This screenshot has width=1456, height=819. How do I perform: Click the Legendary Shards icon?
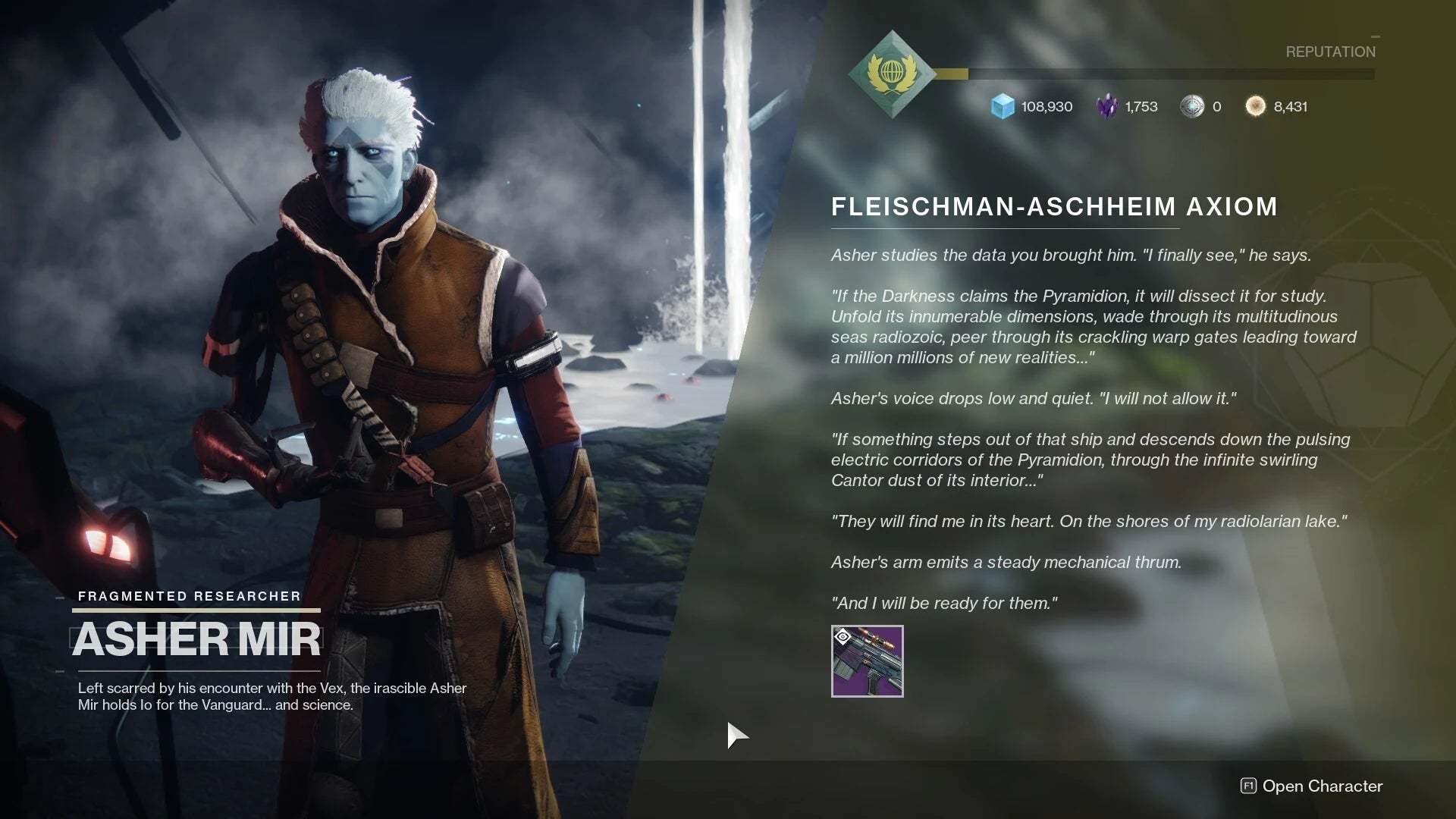[1106, 106]
